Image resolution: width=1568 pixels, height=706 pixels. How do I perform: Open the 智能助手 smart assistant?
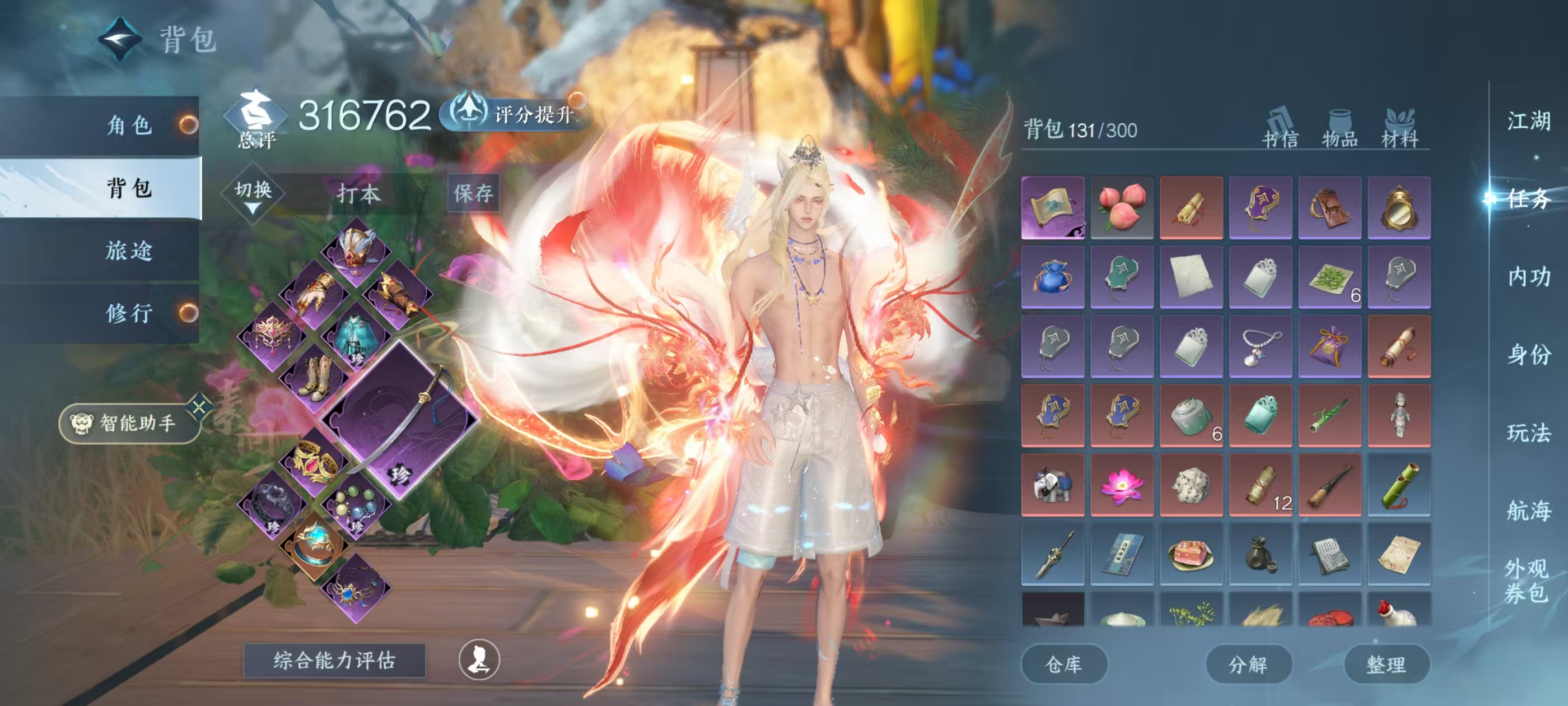[x=130, y=422]
